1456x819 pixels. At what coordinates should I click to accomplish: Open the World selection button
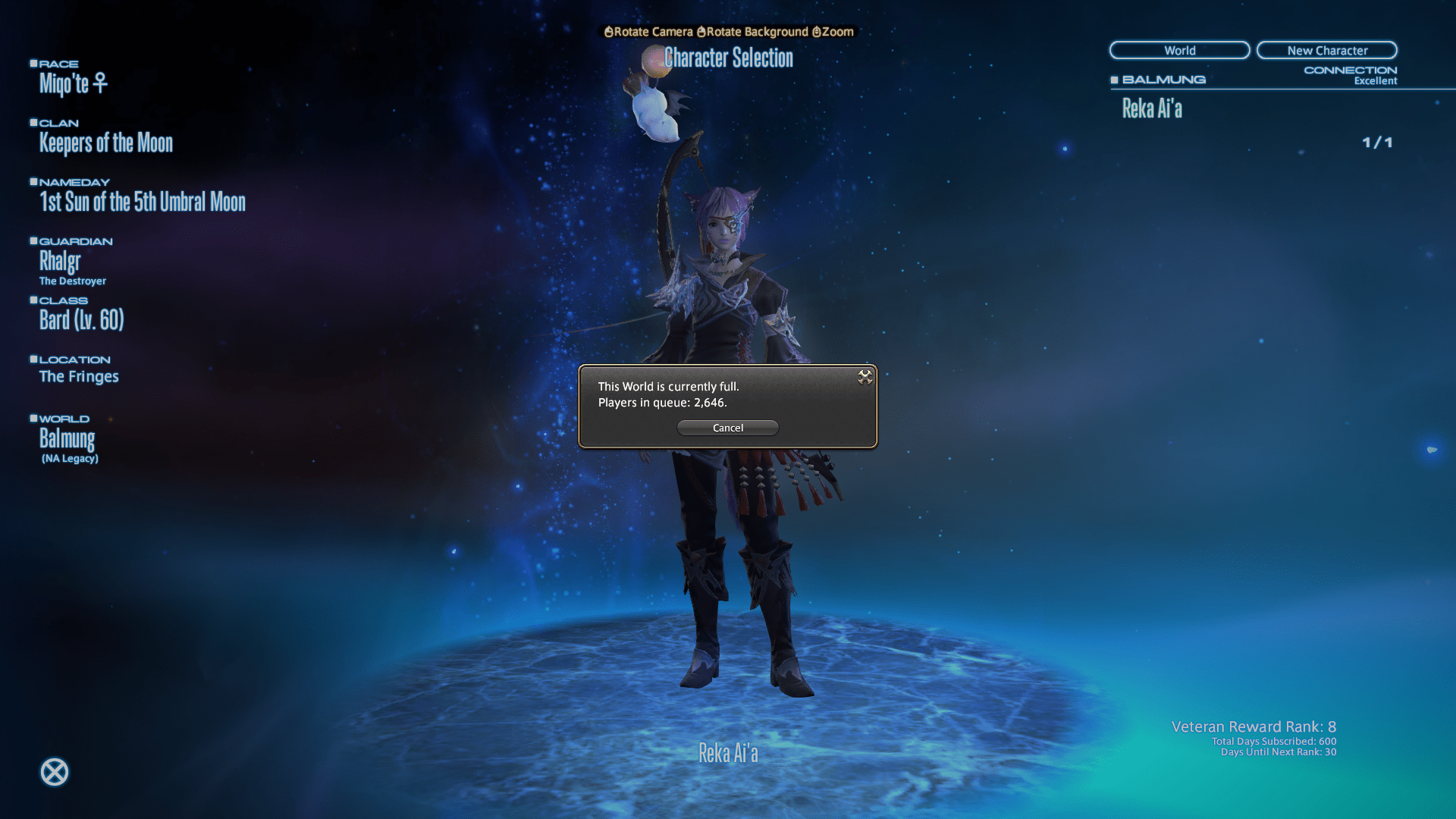pyautogui.click(x=1179, y=50)
